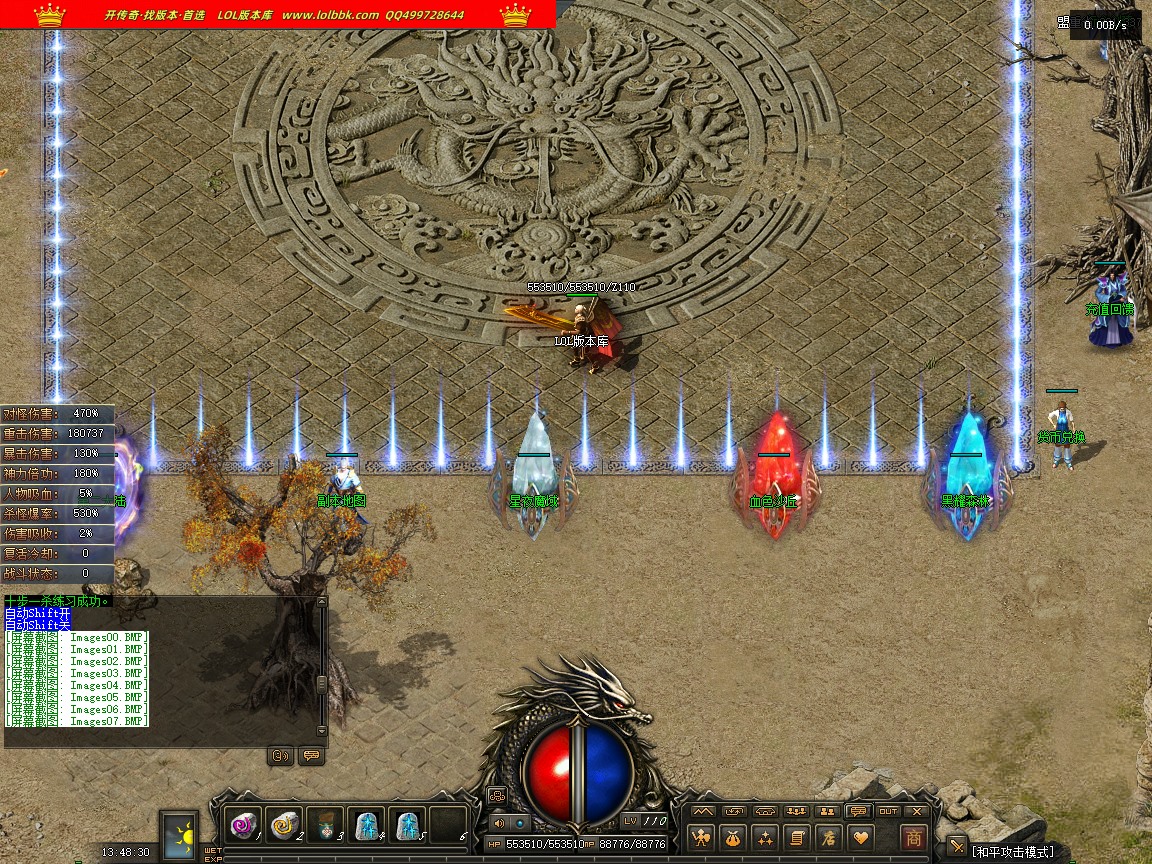This screenshot has width=1152, height=864.
Task: Toggle the speaker sound button
Action: (x=500, y=822)
